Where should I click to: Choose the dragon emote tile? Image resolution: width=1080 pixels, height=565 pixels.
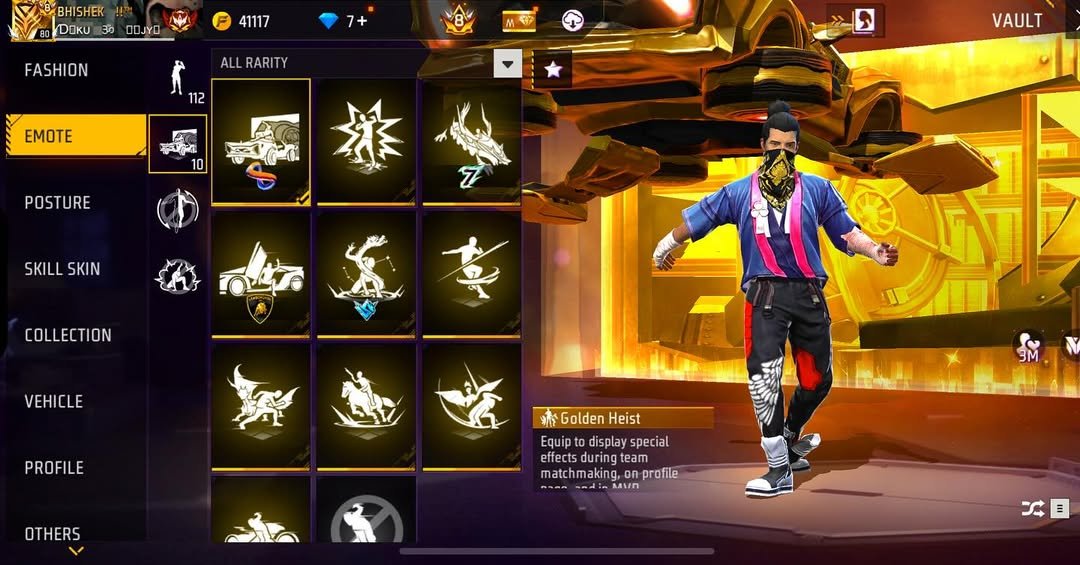[471, 141]
